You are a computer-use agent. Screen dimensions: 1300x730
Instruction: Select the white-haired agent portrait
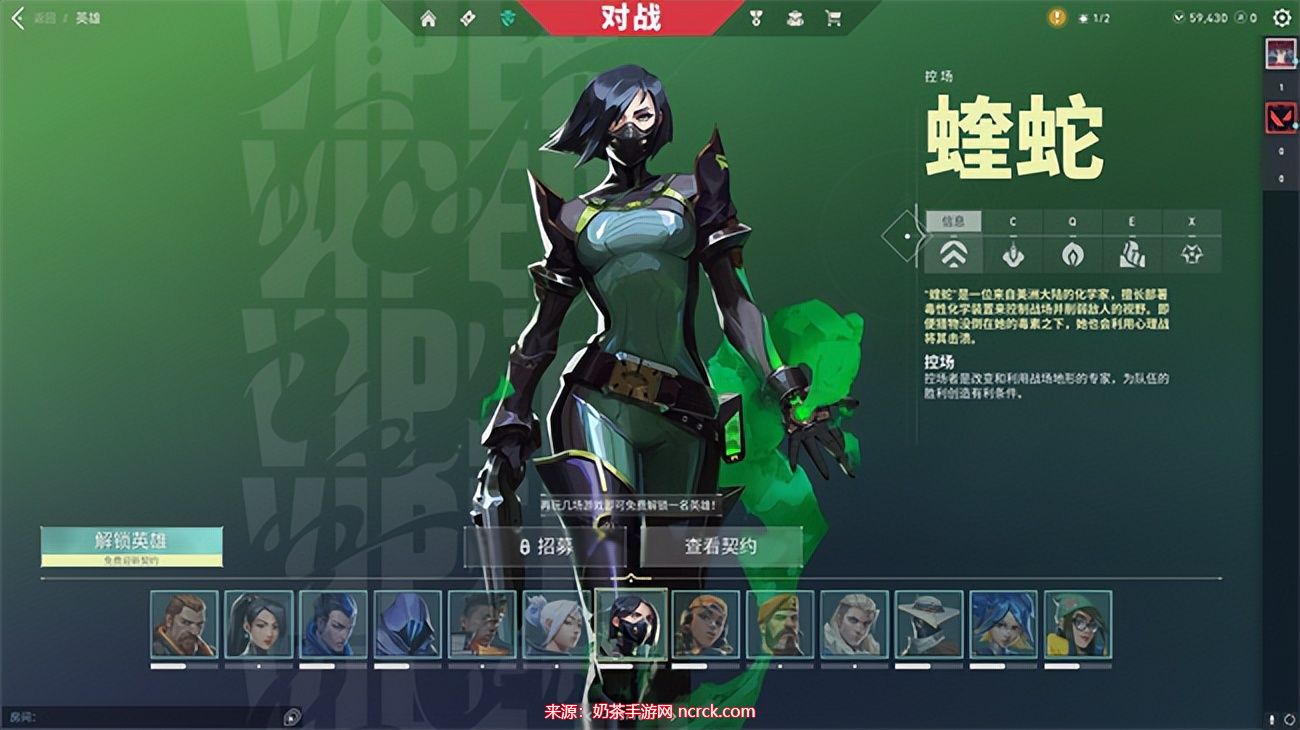coord(556,624)
